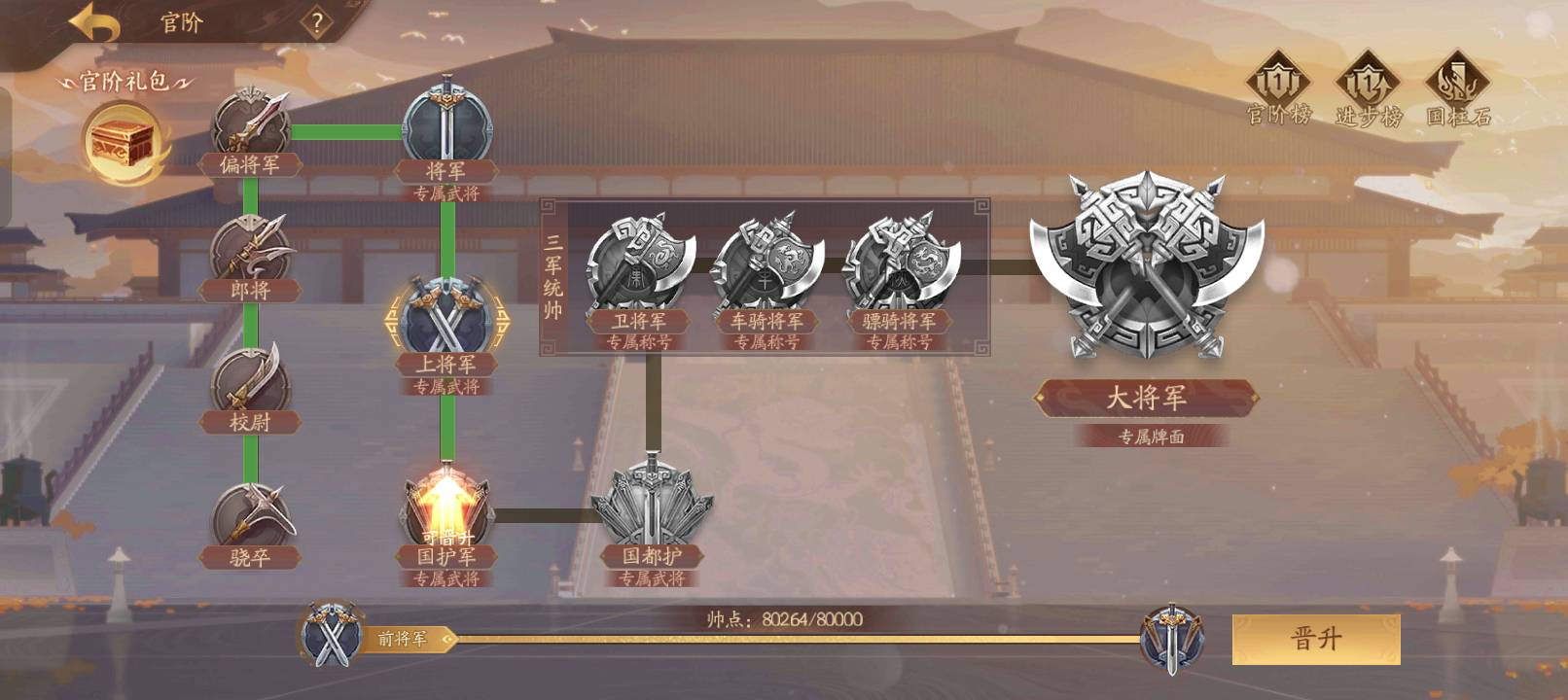
Task: Select the 骁卒 rank badge
Action: pyautogui.click(x=251, y=517)
